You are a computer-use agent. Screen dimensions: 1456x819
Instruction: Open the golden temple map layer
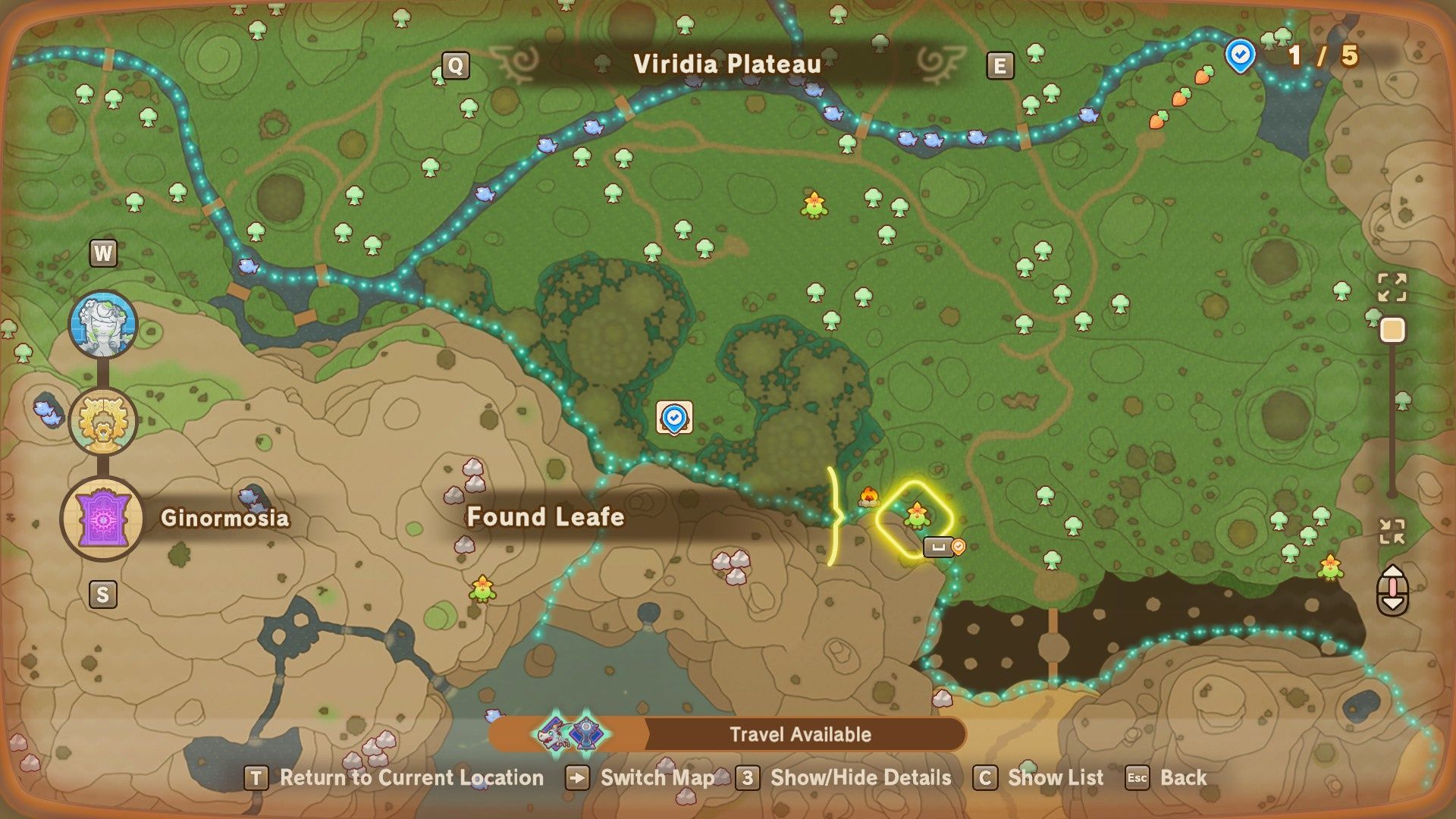(x=104, y=422)
